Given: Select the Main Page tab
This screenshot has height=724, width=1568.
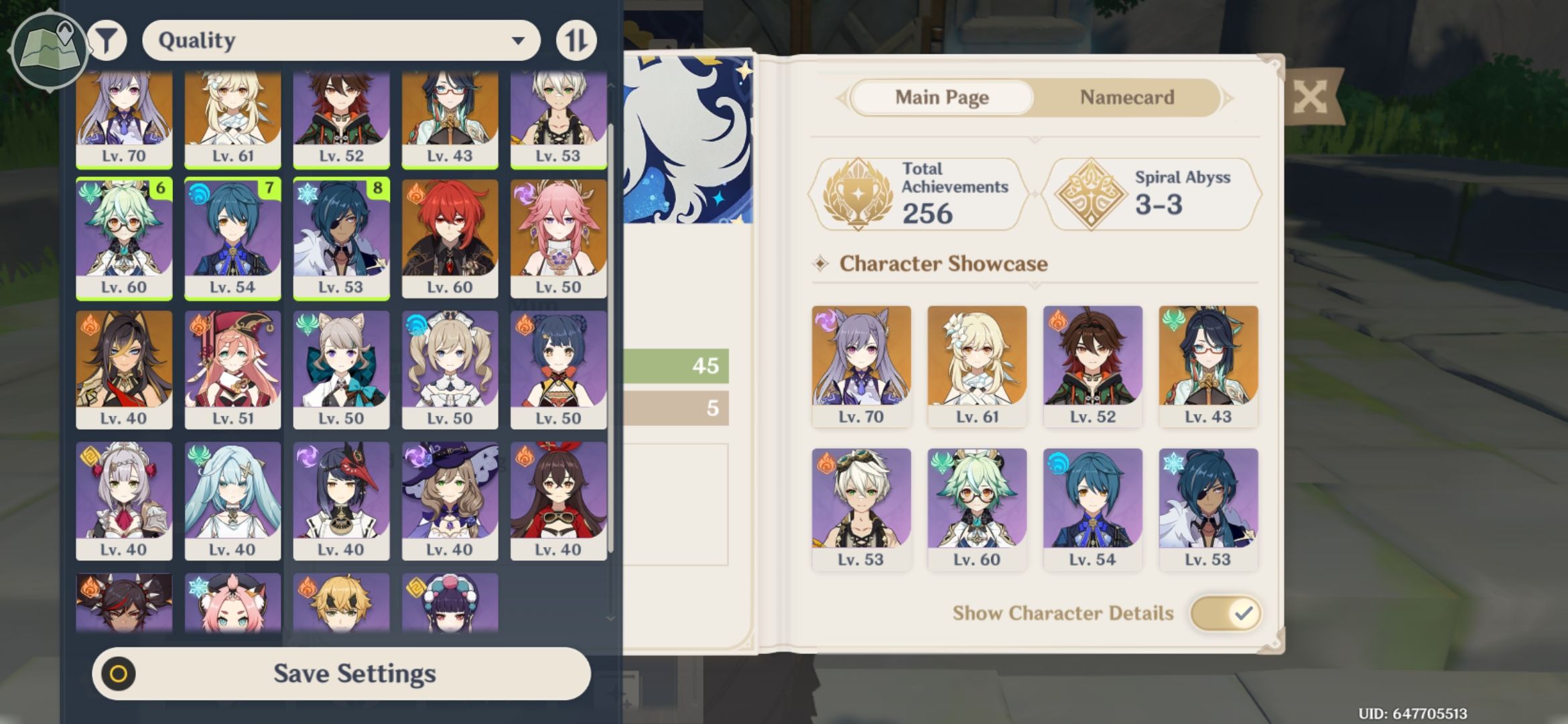Looking at the screenshot, I should 941,97.
